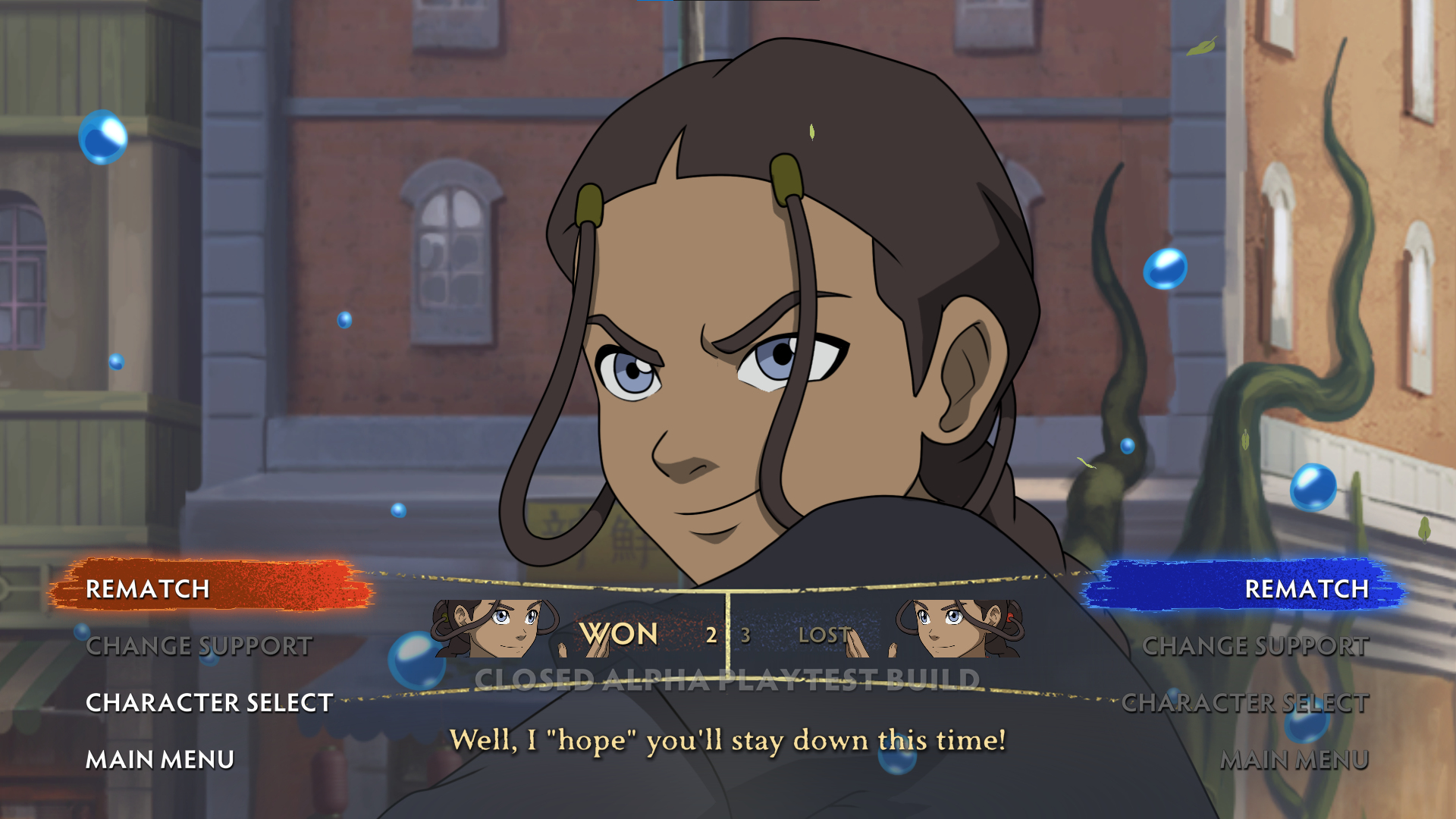Open Character Select from the blue menu

pyautogui.click(x=1244, y=703)
